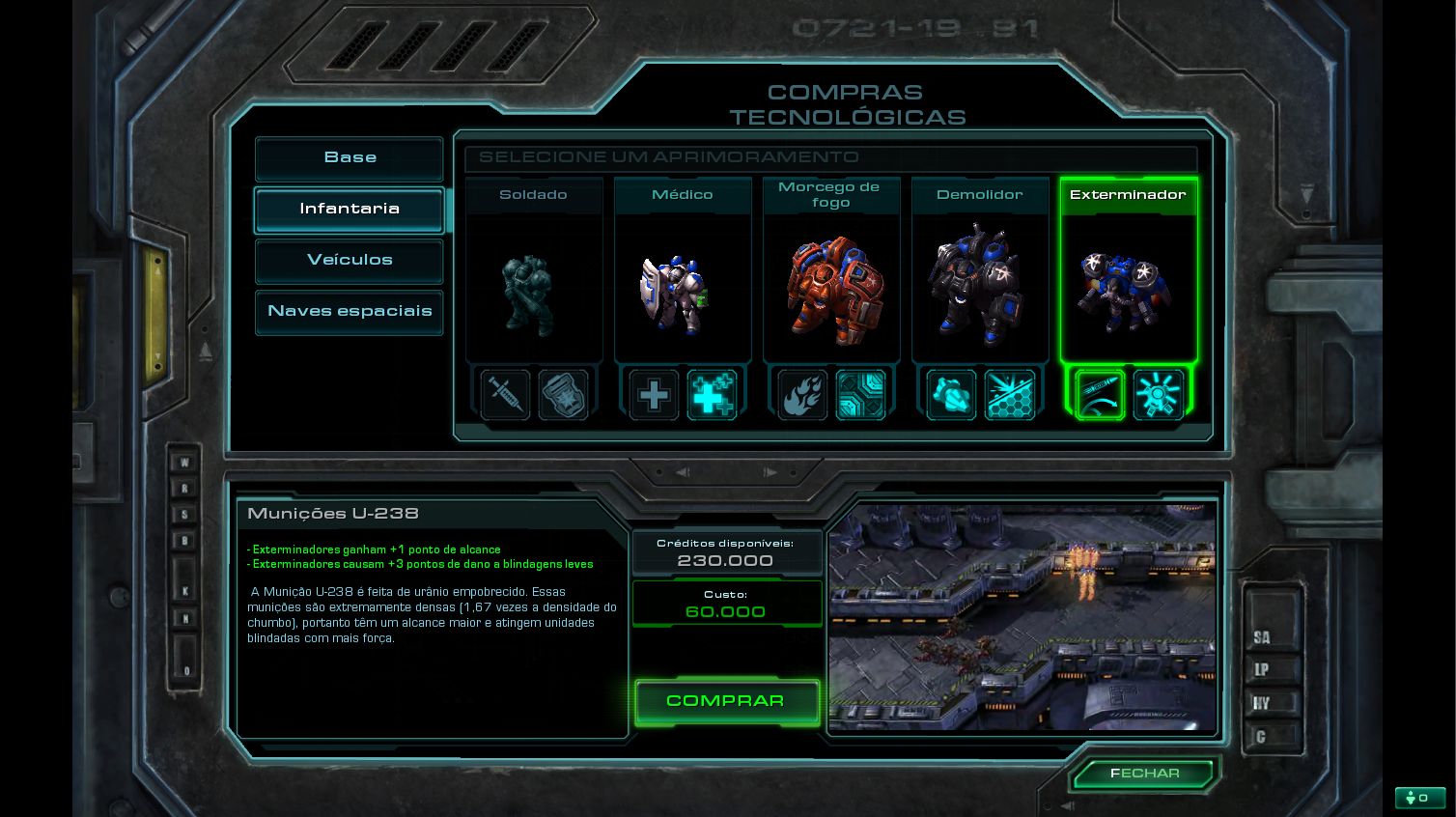Image resolution: width=1456 pixels, height=817 pixels.
Task: Select the honeycomb shield upgrade under Demolidor
Action: pyautogui.click(x=1010, y=395)
